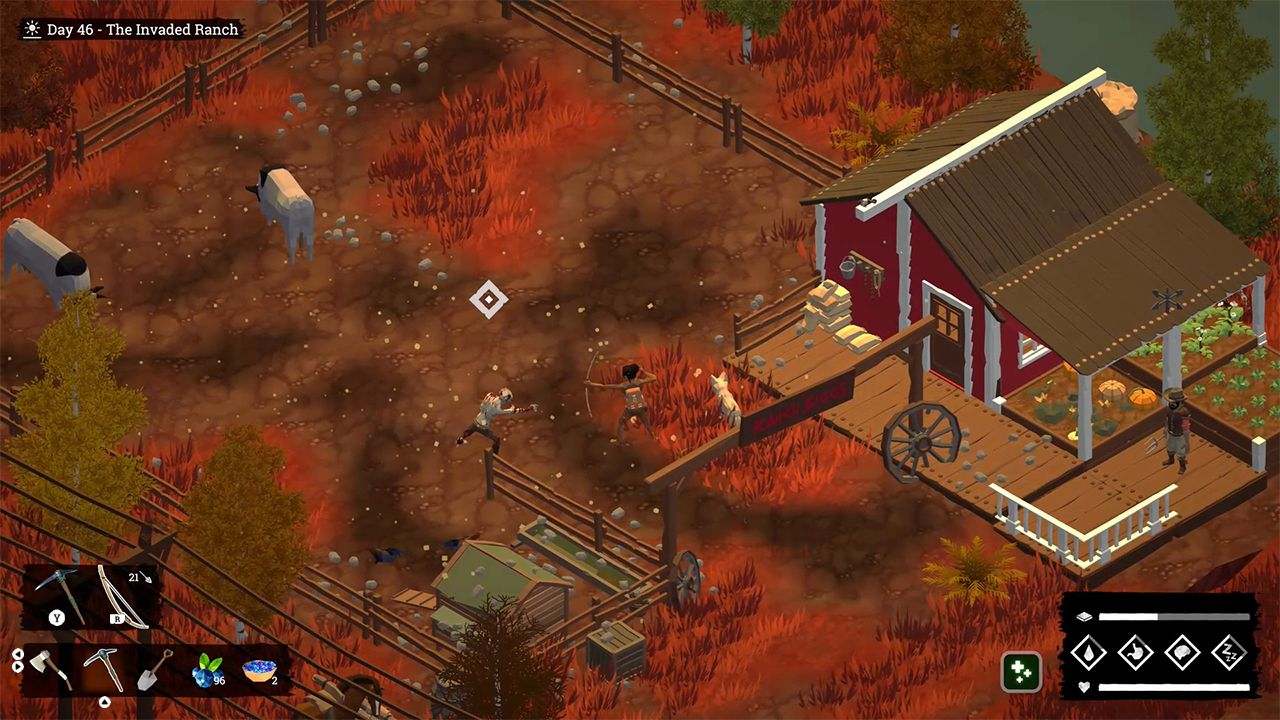
Task: Select the berry bowl item with count 2
Action: (x=257, y=672)
